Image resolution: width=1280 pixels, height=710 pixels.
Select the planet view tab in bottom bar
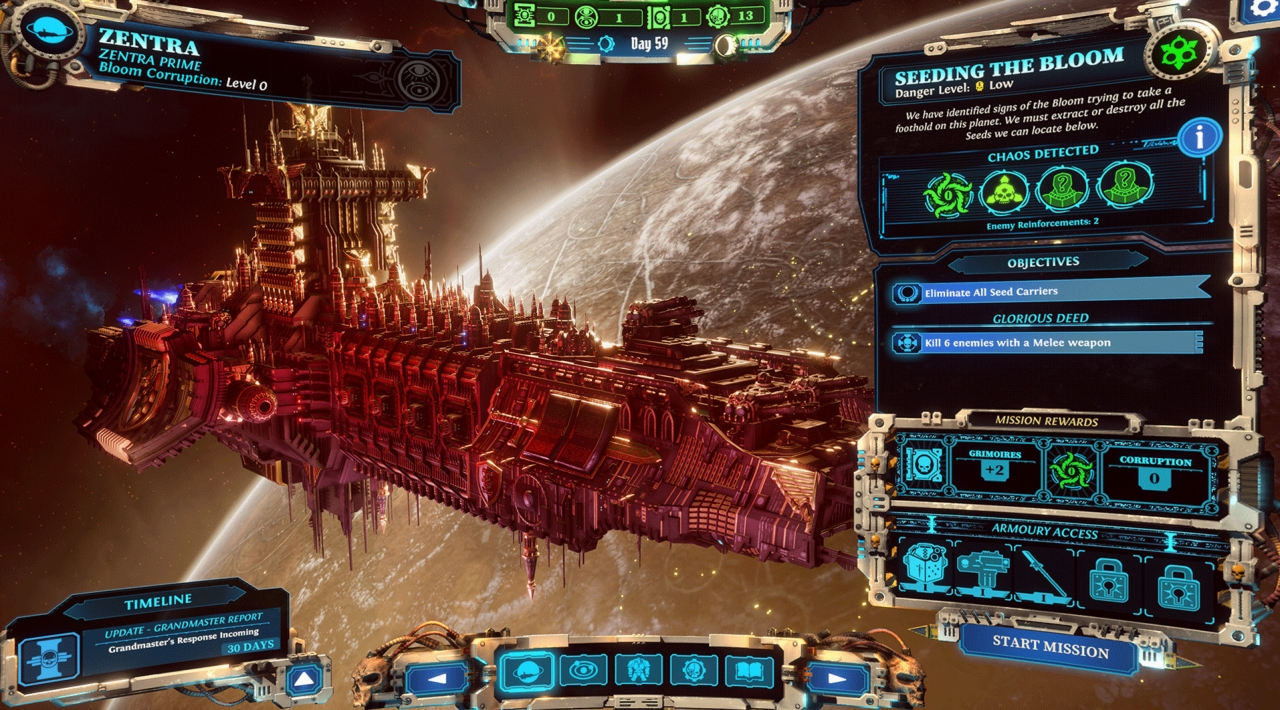coord(527,670)
